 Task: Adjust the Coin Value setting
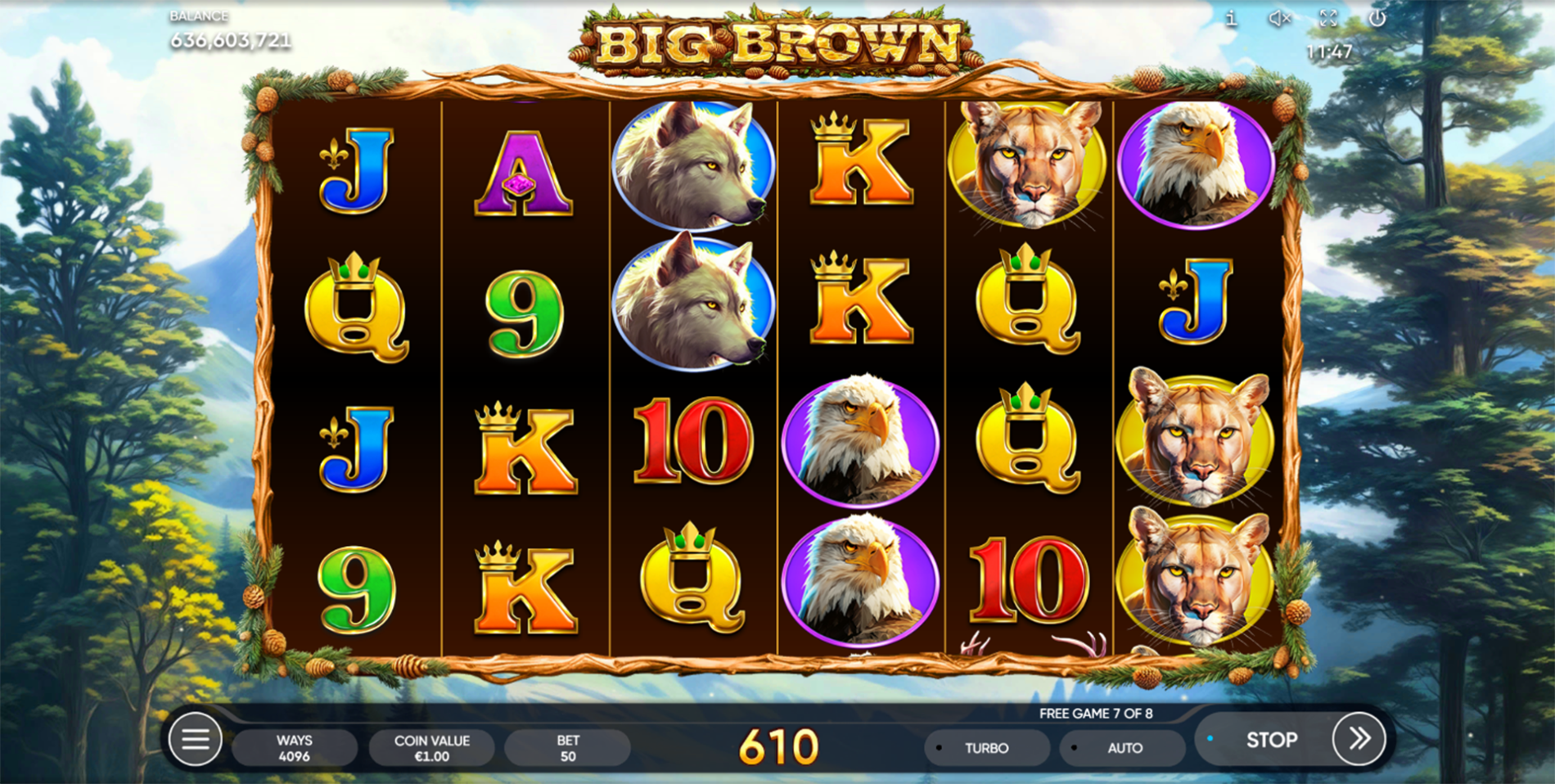(x=431, y=748)
